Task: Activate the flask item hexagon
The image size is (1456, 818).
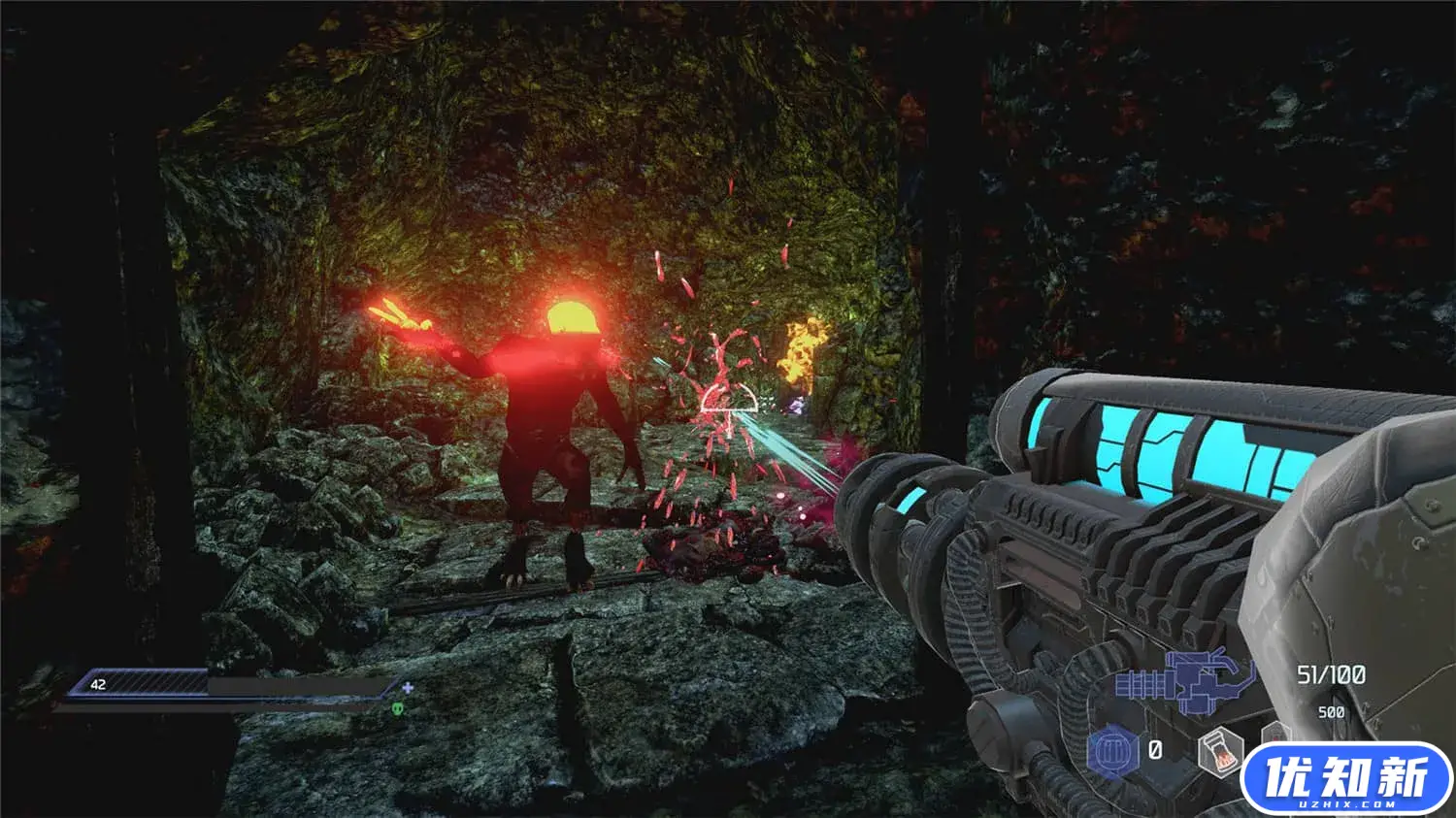Action: coord(1221,750)
